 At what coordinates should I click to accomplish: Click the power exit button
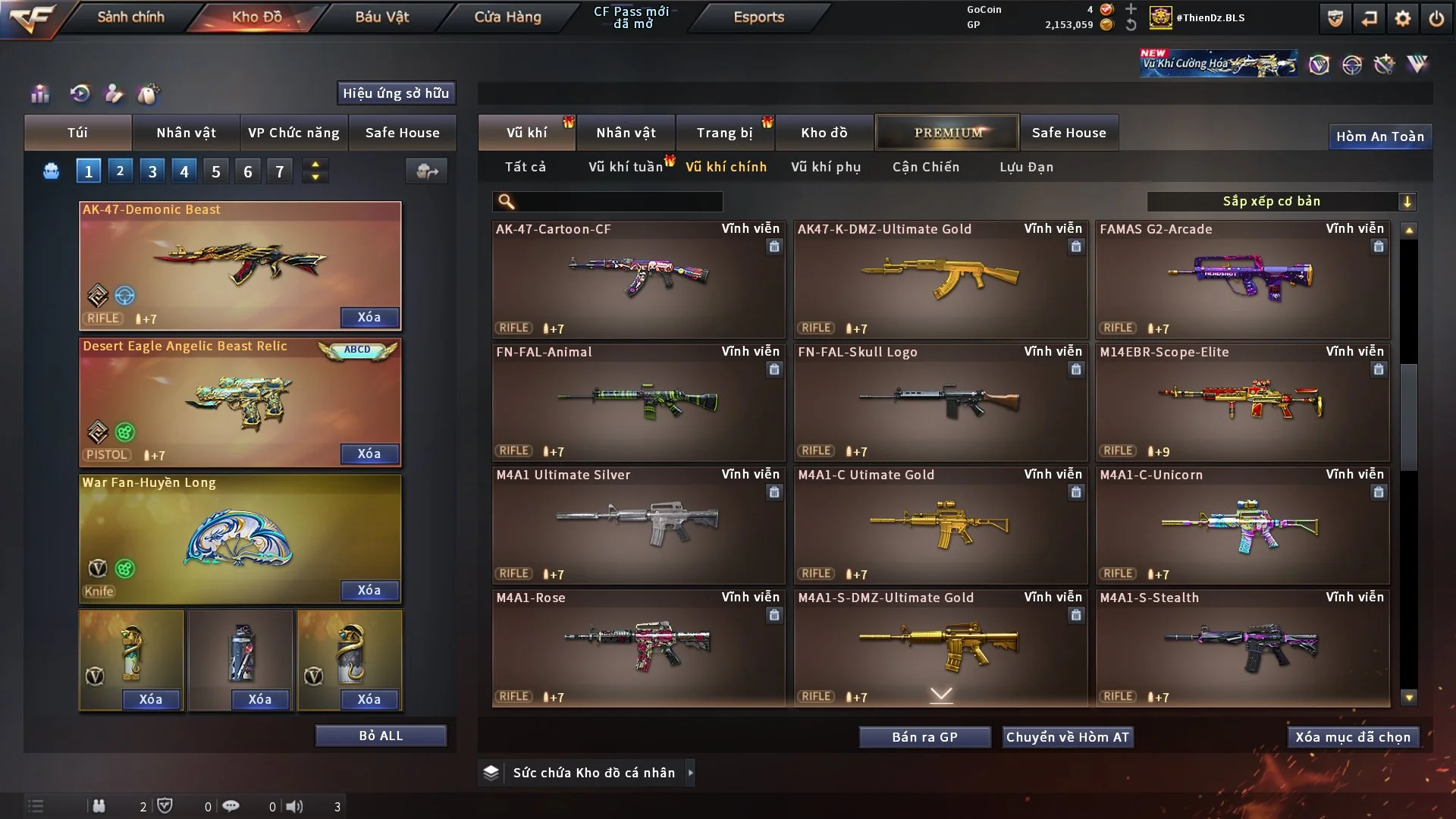(1436, 18)
